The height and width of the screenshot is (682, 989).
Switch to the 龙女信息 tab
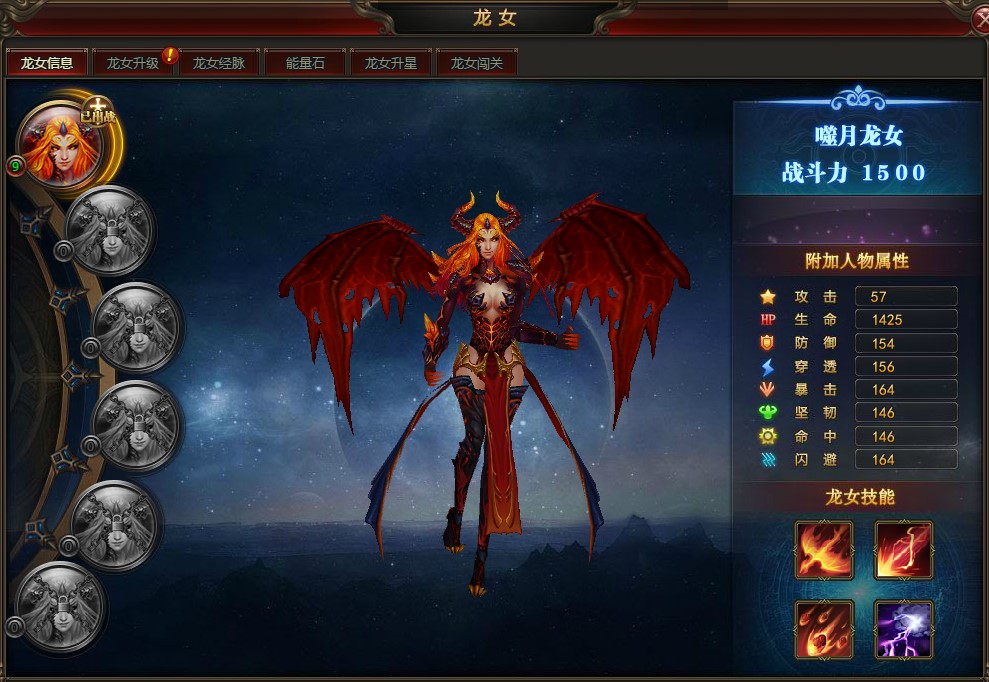pos(47,63)
